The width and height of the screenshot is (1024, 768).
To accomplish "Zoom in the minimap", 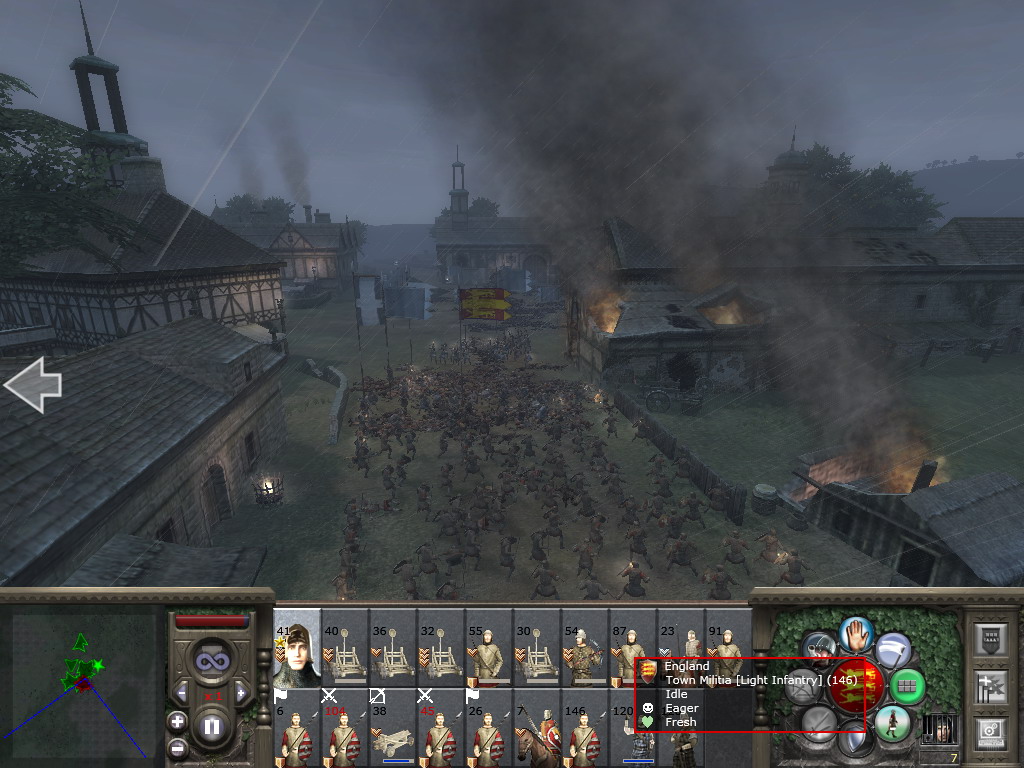I will coord(178,721).
